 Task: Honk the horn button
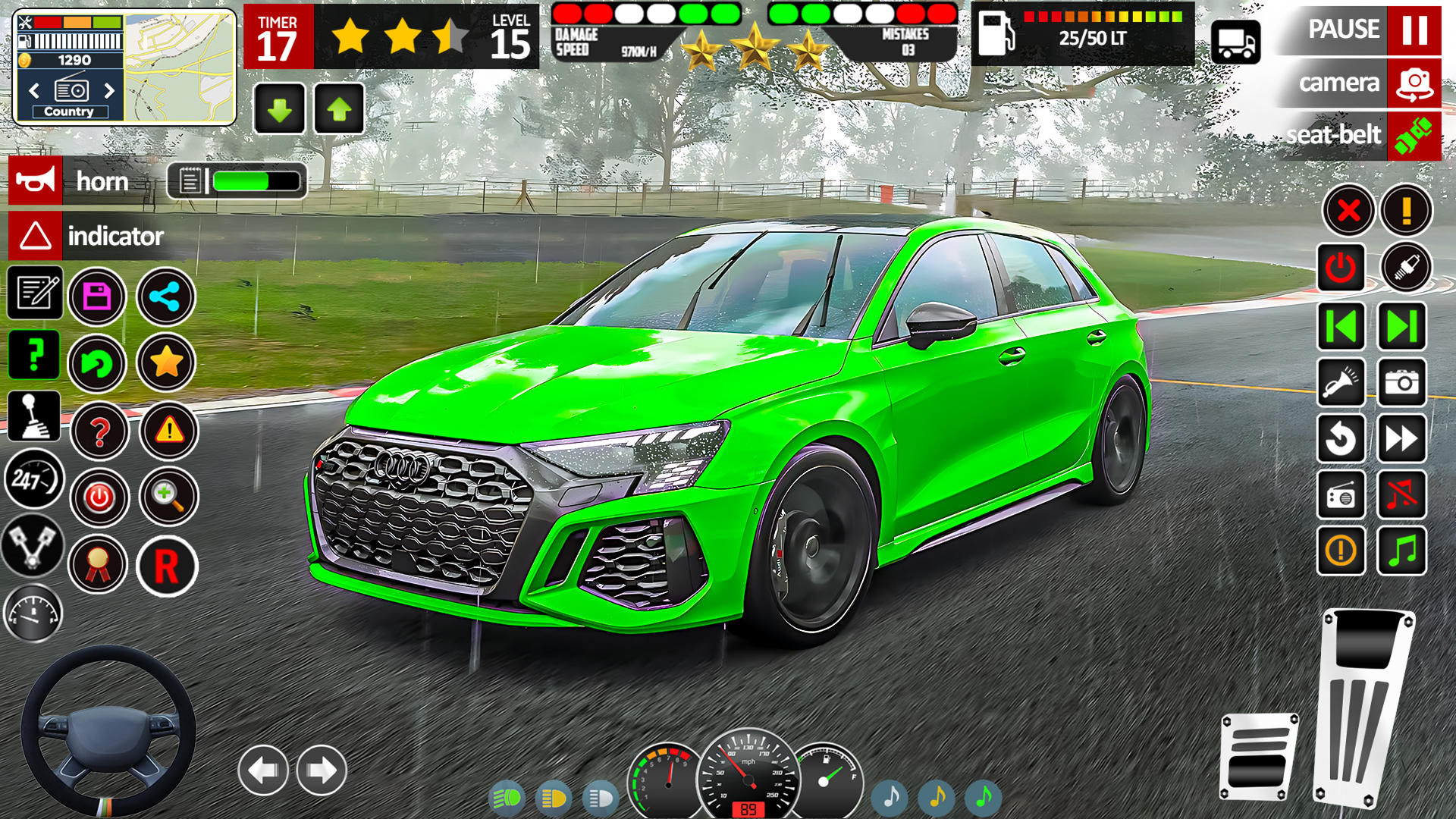point(36,181)
